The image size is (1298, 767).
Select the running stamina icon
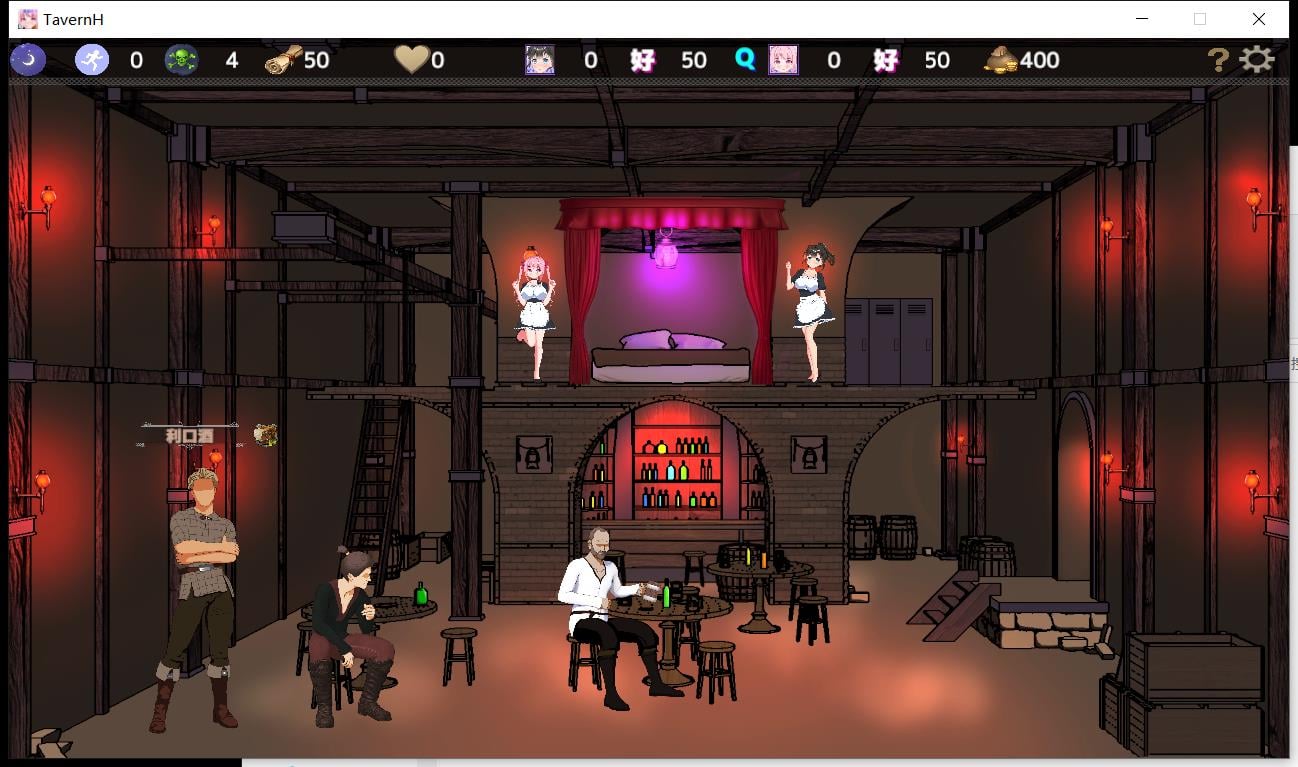90,60
